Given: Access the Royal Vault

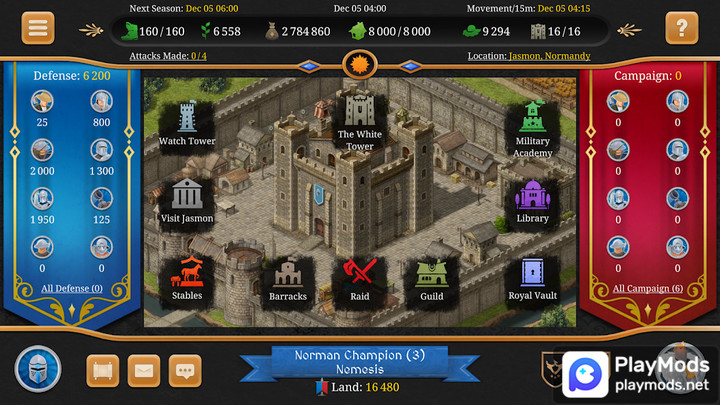Looking at the screenshot, I should (x=532, y=277).
